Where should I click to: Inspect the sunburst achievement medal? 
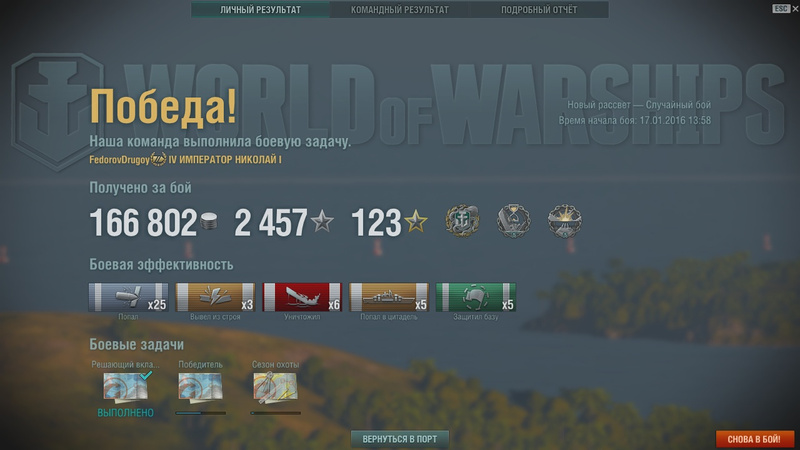click(x=565, y=221)
